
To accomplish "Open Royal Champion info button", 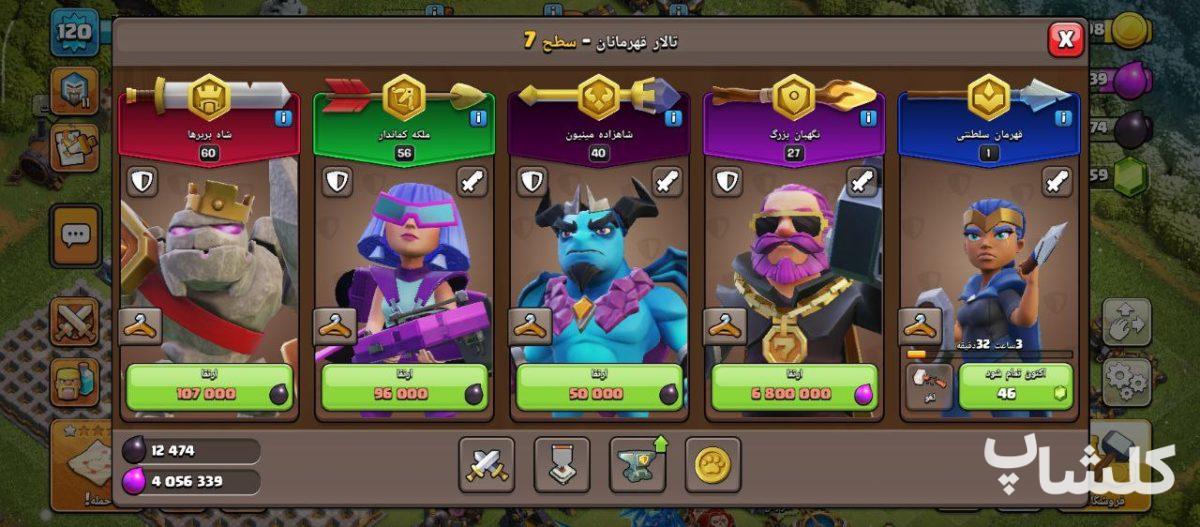I will [x=1064, y=119].
